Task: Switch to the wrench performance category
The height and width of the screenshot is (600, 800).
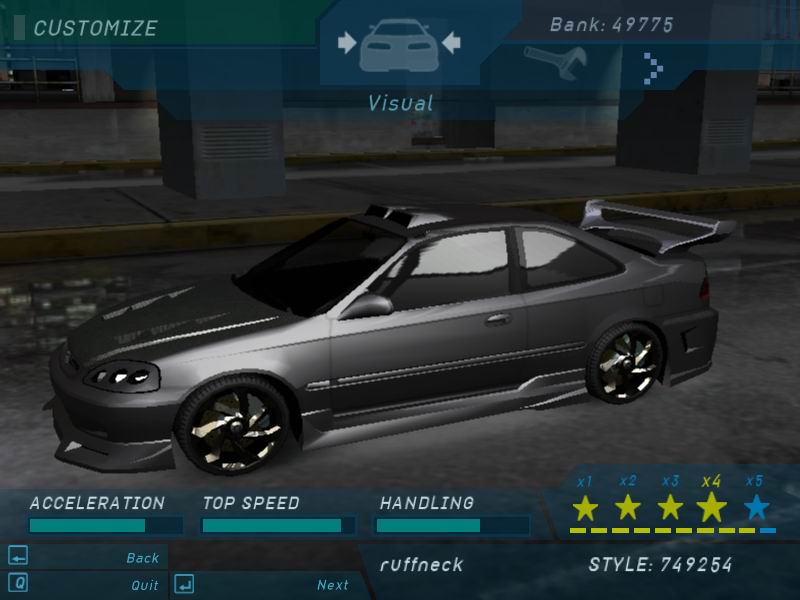Action: (549, 64)
